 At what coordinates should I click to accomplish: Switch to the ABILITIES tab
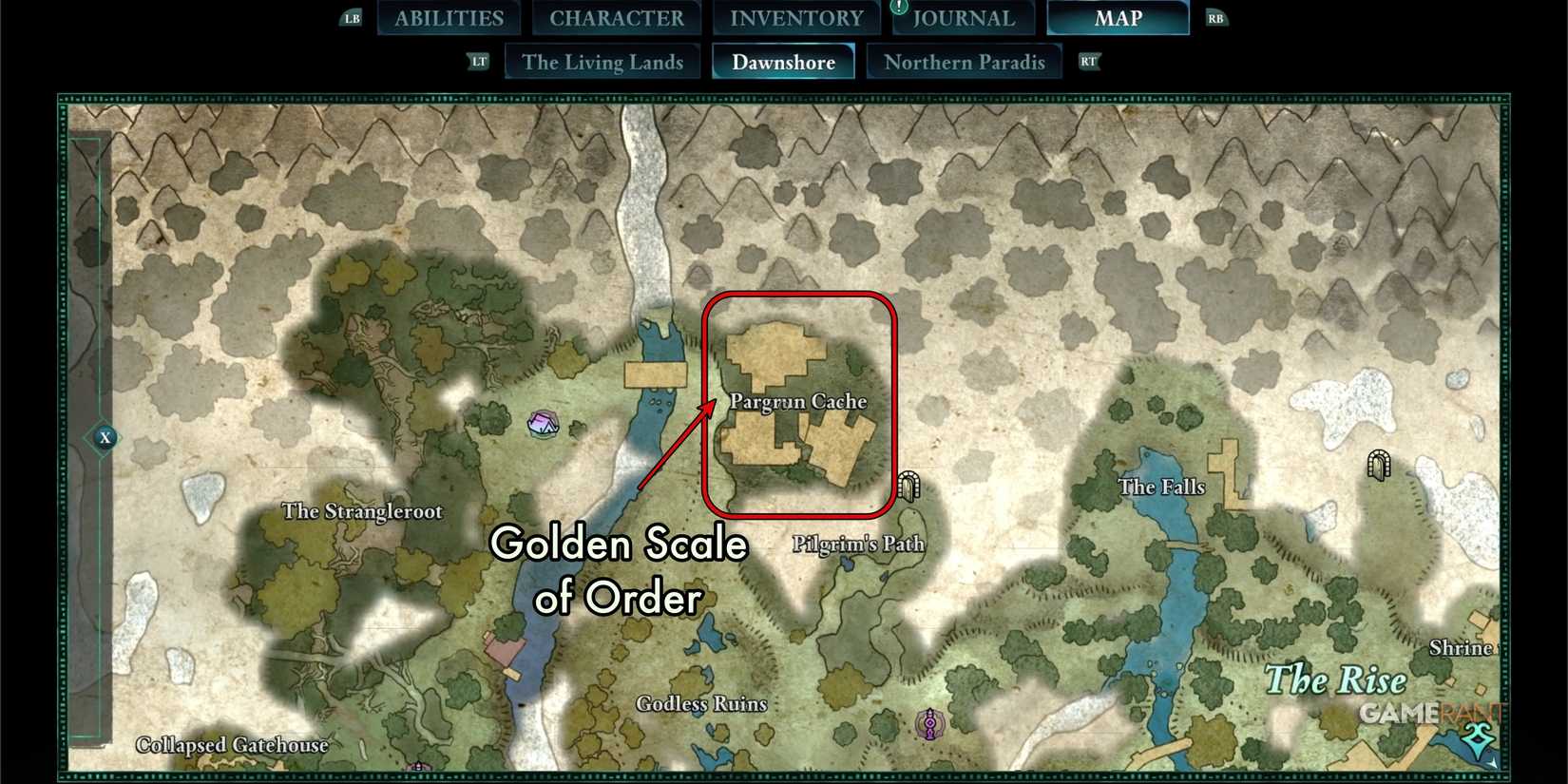point(449,17)
